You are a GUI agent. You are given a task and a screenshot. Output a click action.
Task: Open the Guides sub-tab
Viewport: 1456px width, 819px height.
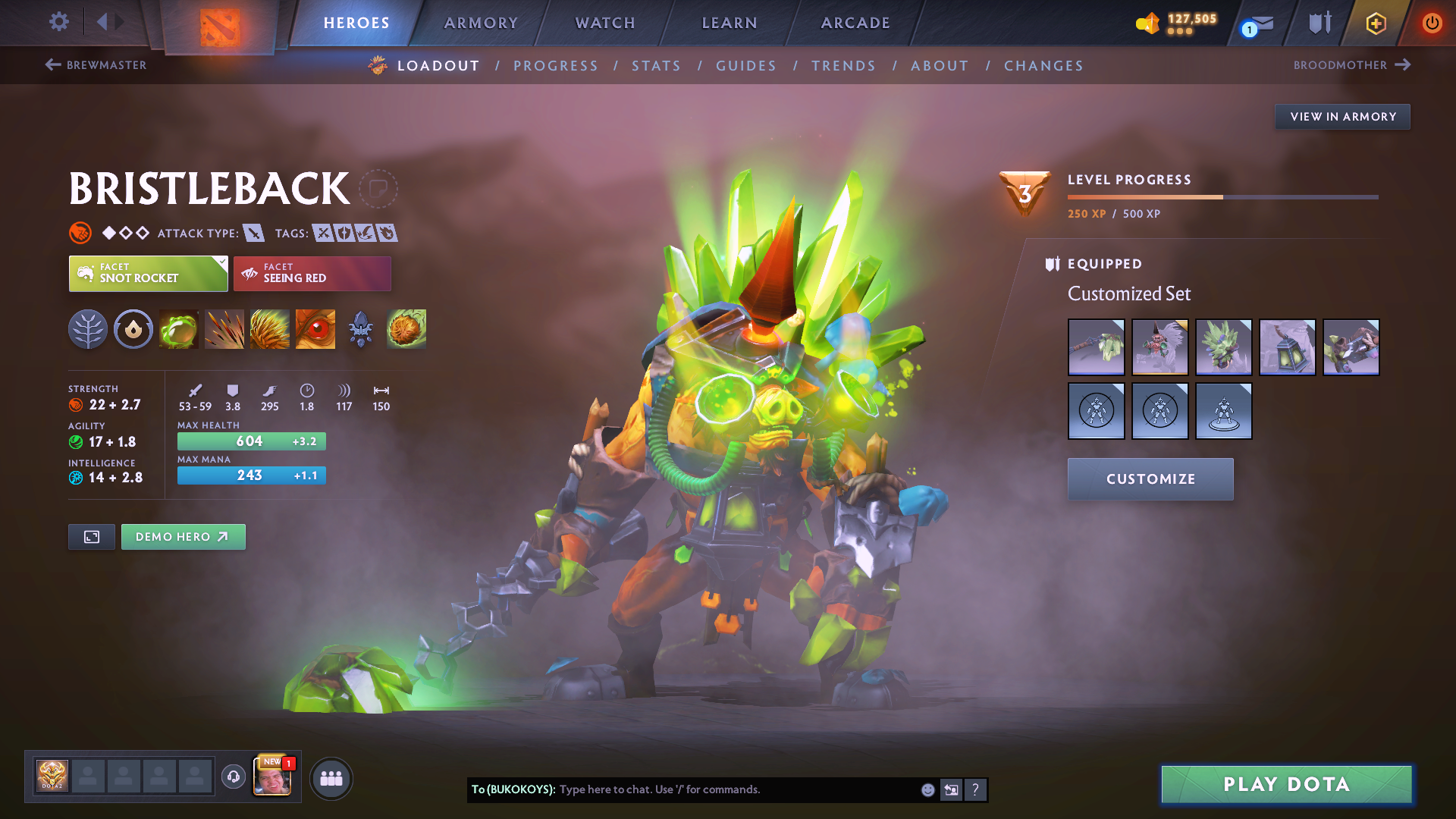point(746,66)
